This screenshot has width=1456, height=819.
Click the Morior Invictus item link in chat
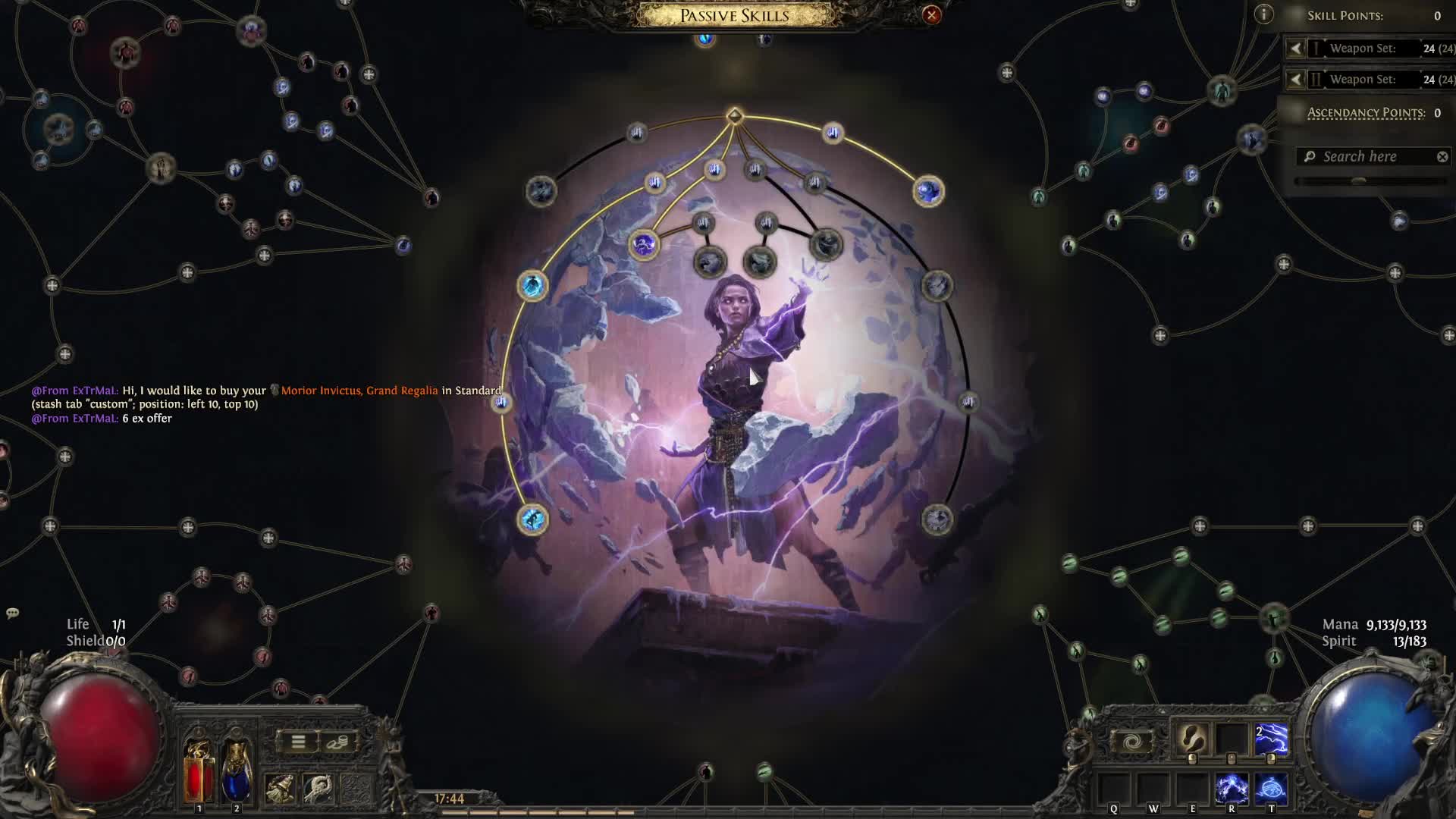(359, 391)
